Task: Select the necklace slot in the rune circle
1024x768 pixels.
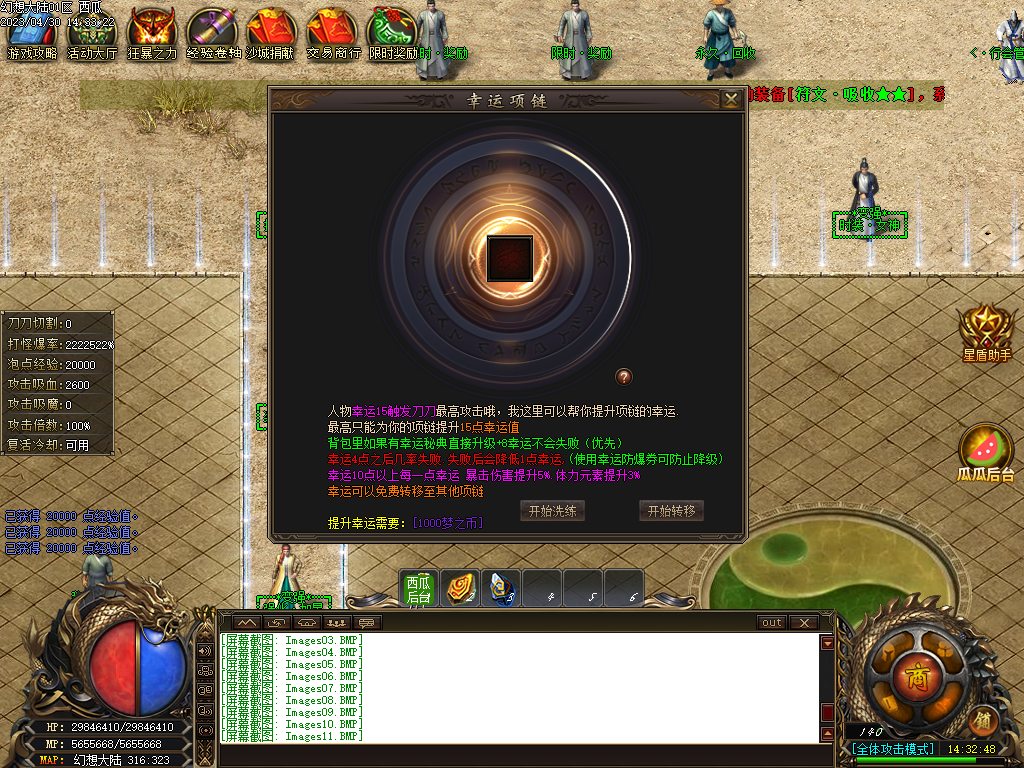Action: click(510, 259)
